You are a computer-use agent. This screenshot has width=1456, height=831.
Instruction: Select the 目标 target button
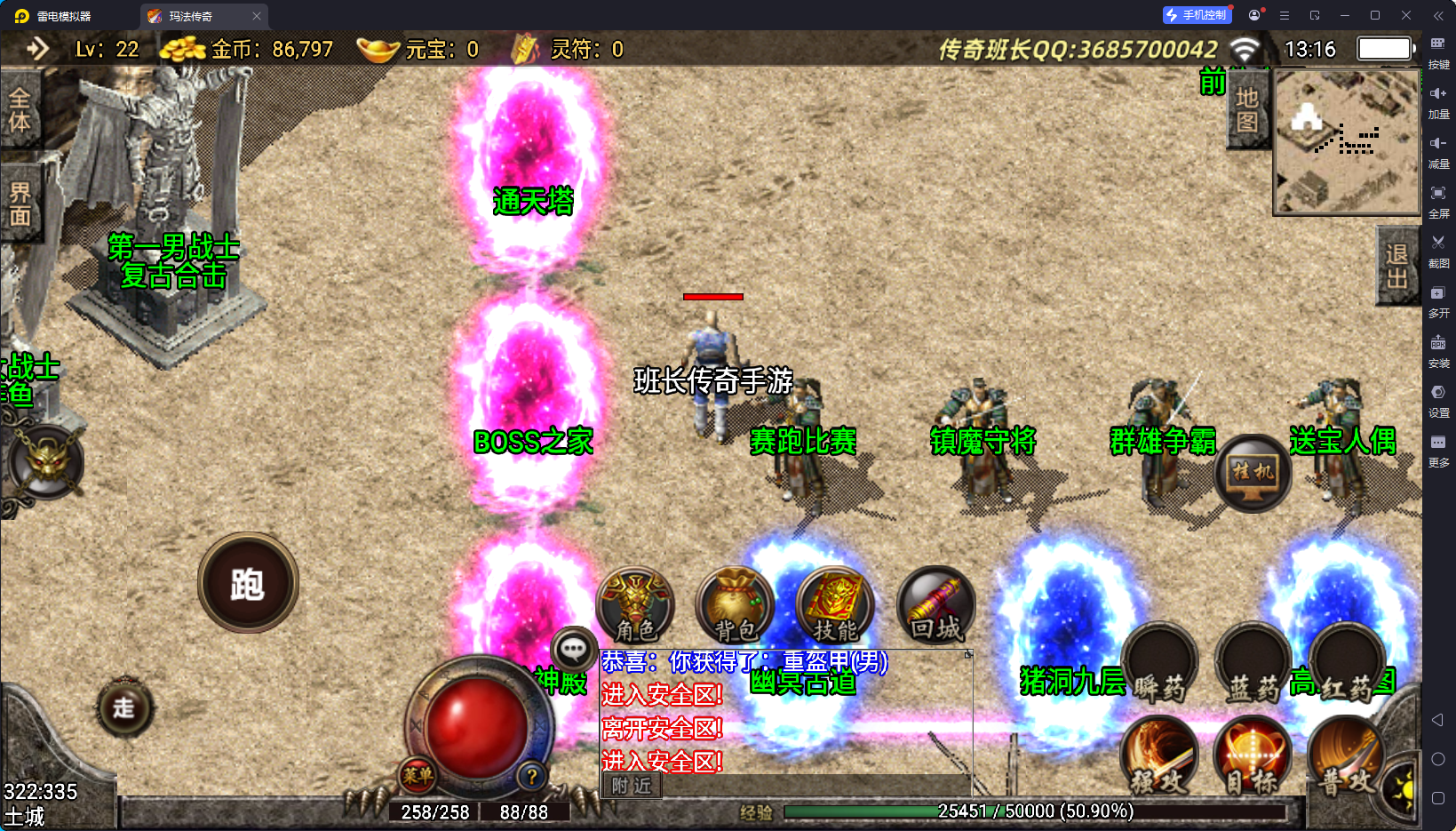pyautogui.click(x=1253, y=757)
